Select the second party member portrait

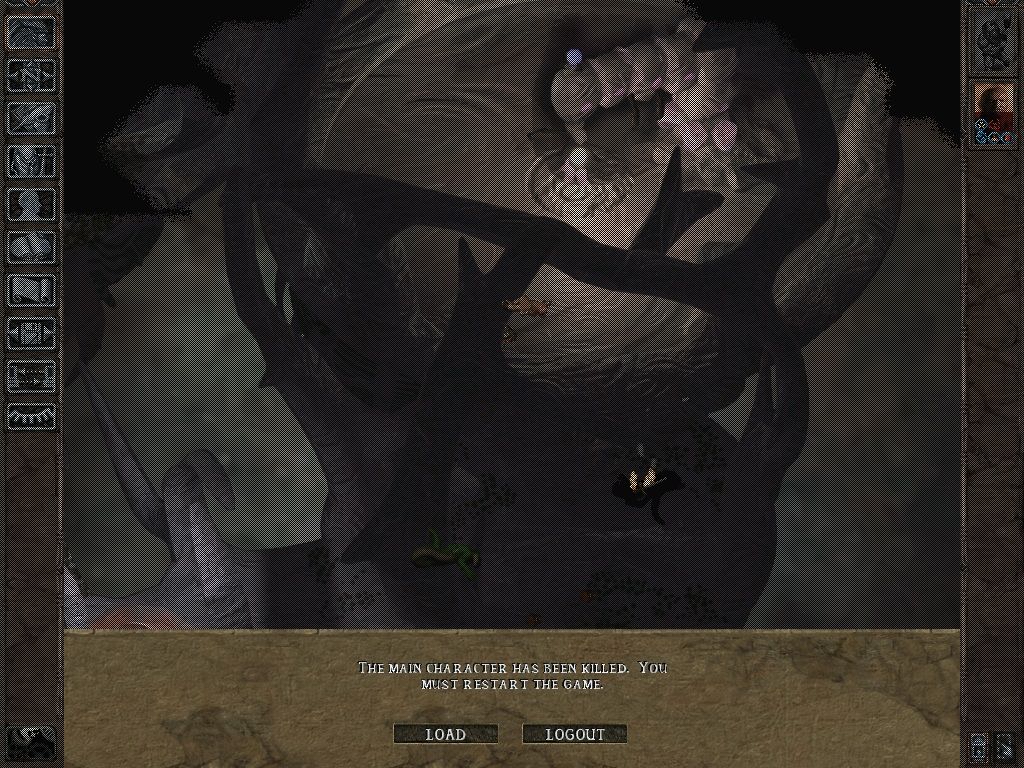coord(993,115)
